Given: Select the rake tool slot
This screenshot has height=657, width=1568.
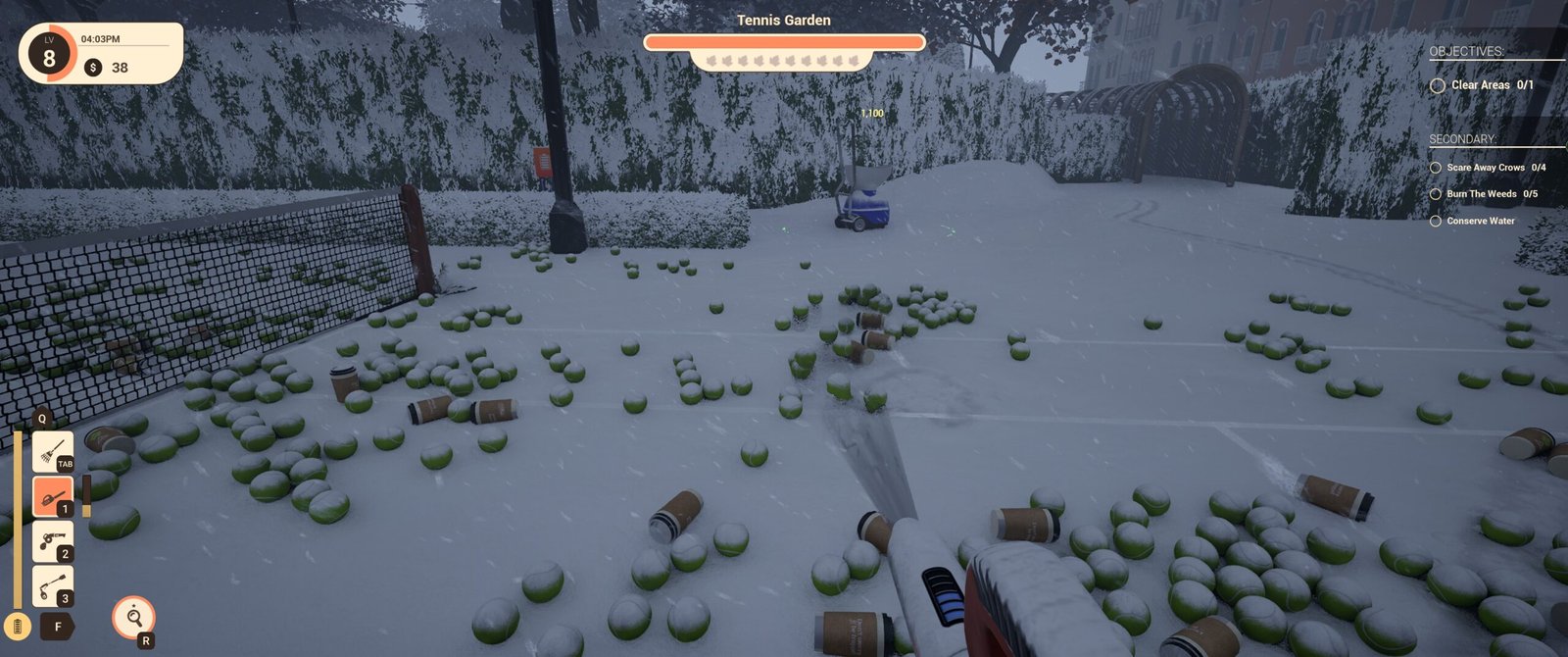Looking at the screenshot, I should click(x=52, y=452).
